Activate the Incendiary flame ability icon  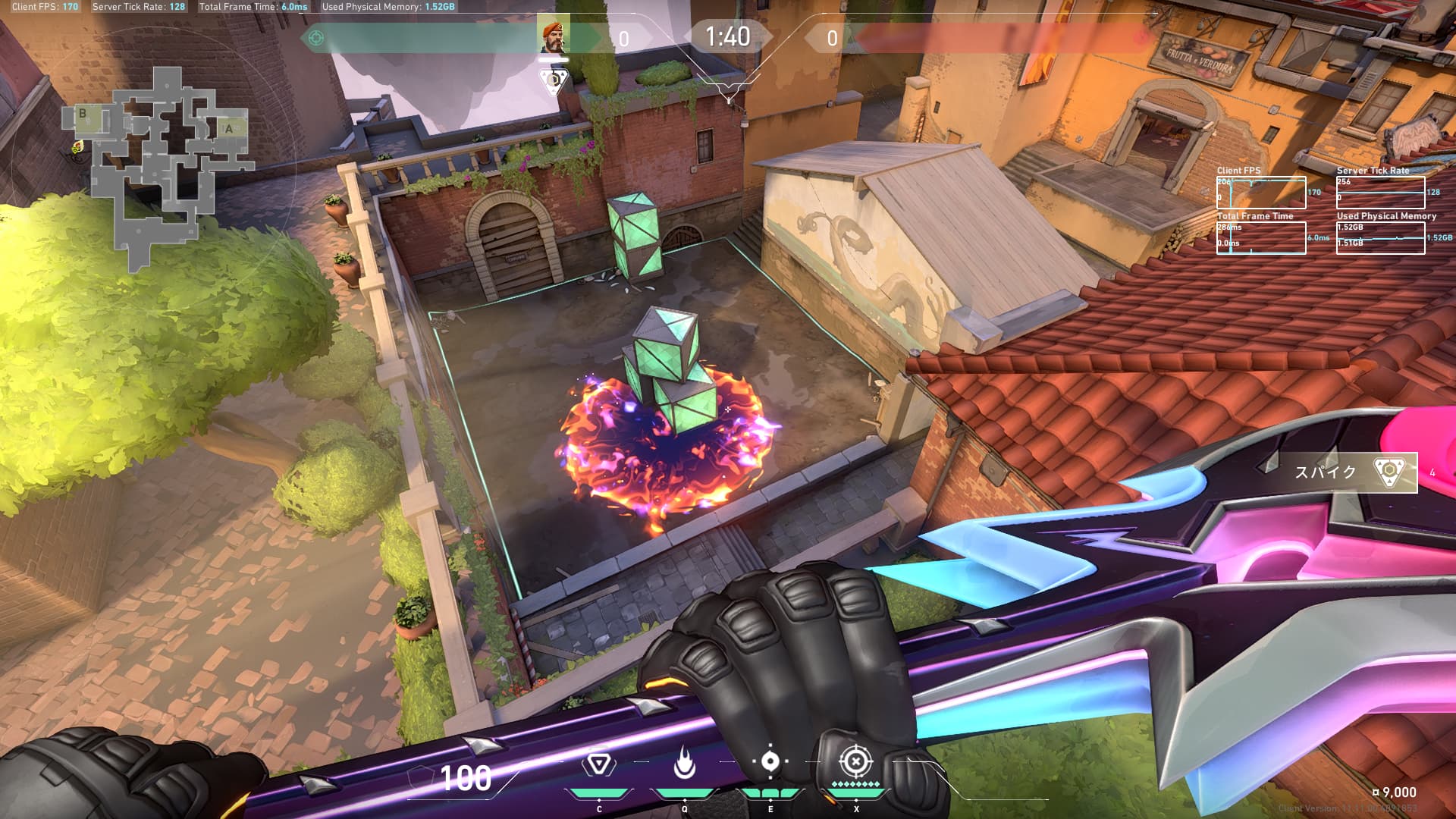[684, 764]
